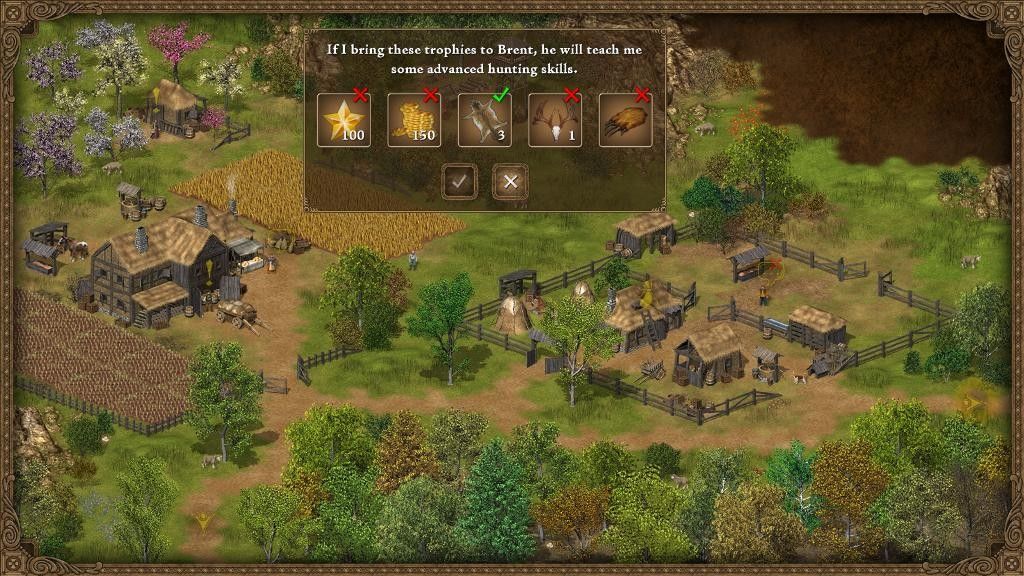The width and height of the screenshot is (1024, 576).
Task: Close the dialog with the X button
Action: click(x=510, y=181)
